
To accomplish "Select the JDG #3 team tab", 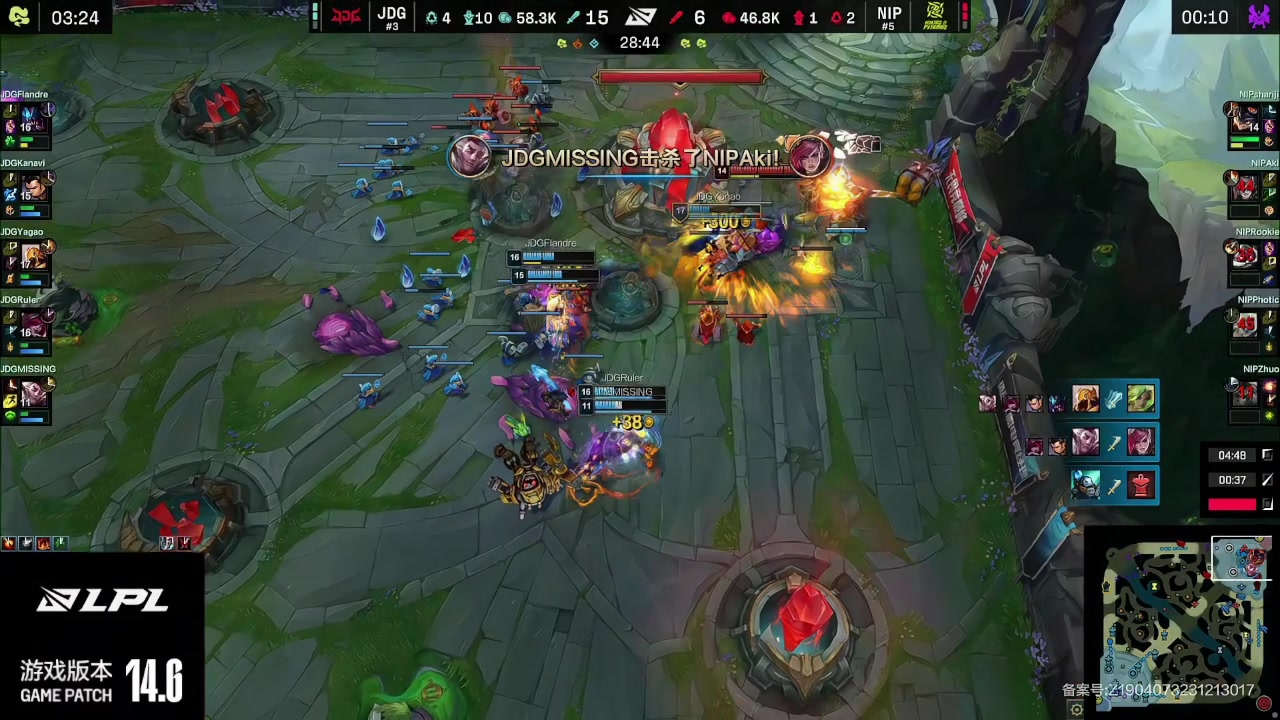I will 391,17.
